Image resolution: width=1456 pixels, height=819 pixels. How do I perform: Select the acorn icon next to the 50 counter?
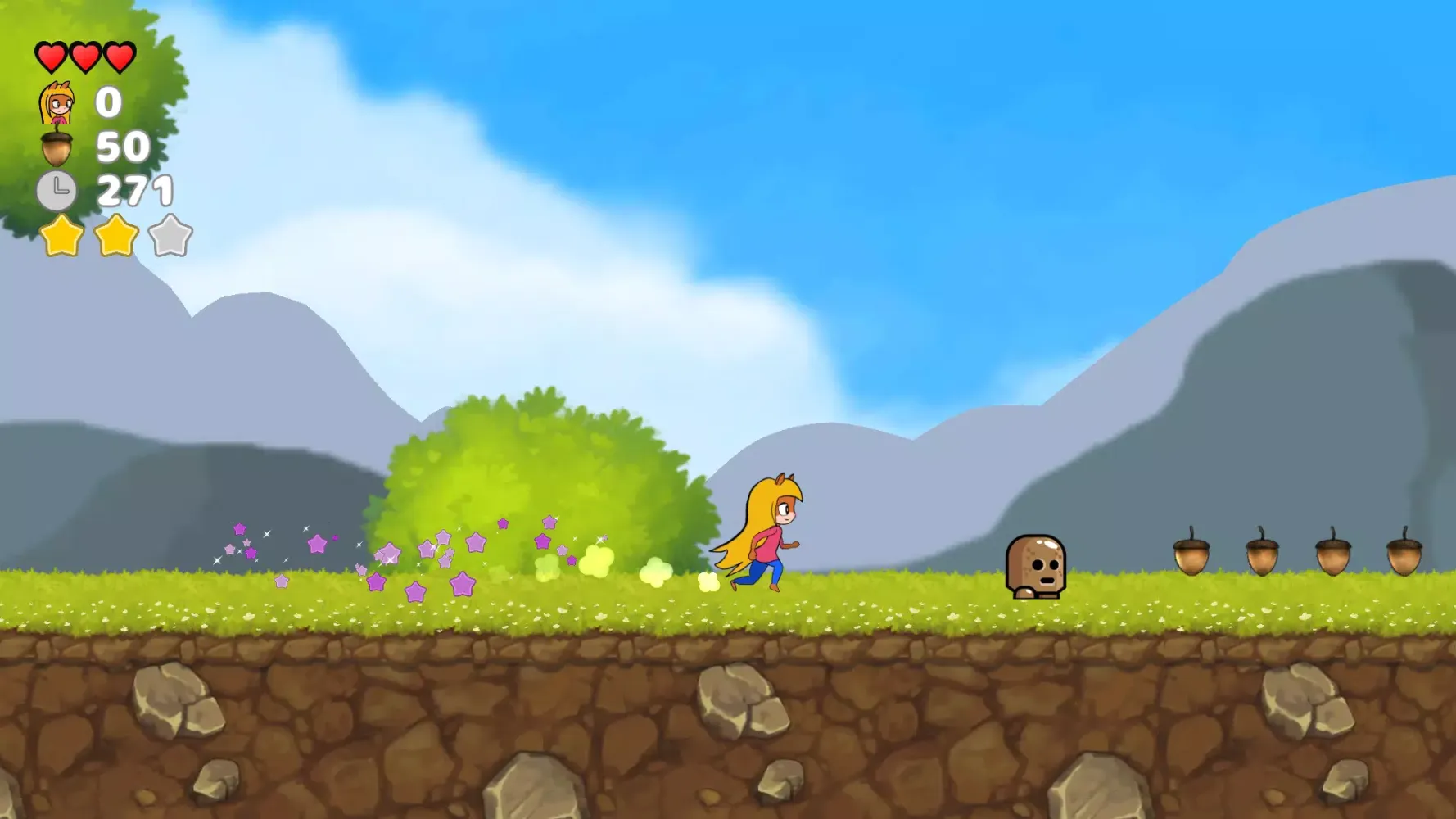(x=54, y=149)
